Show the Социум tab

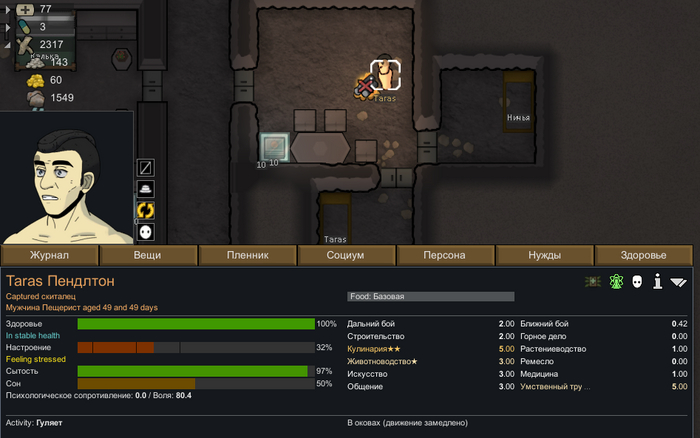[345, 255]
